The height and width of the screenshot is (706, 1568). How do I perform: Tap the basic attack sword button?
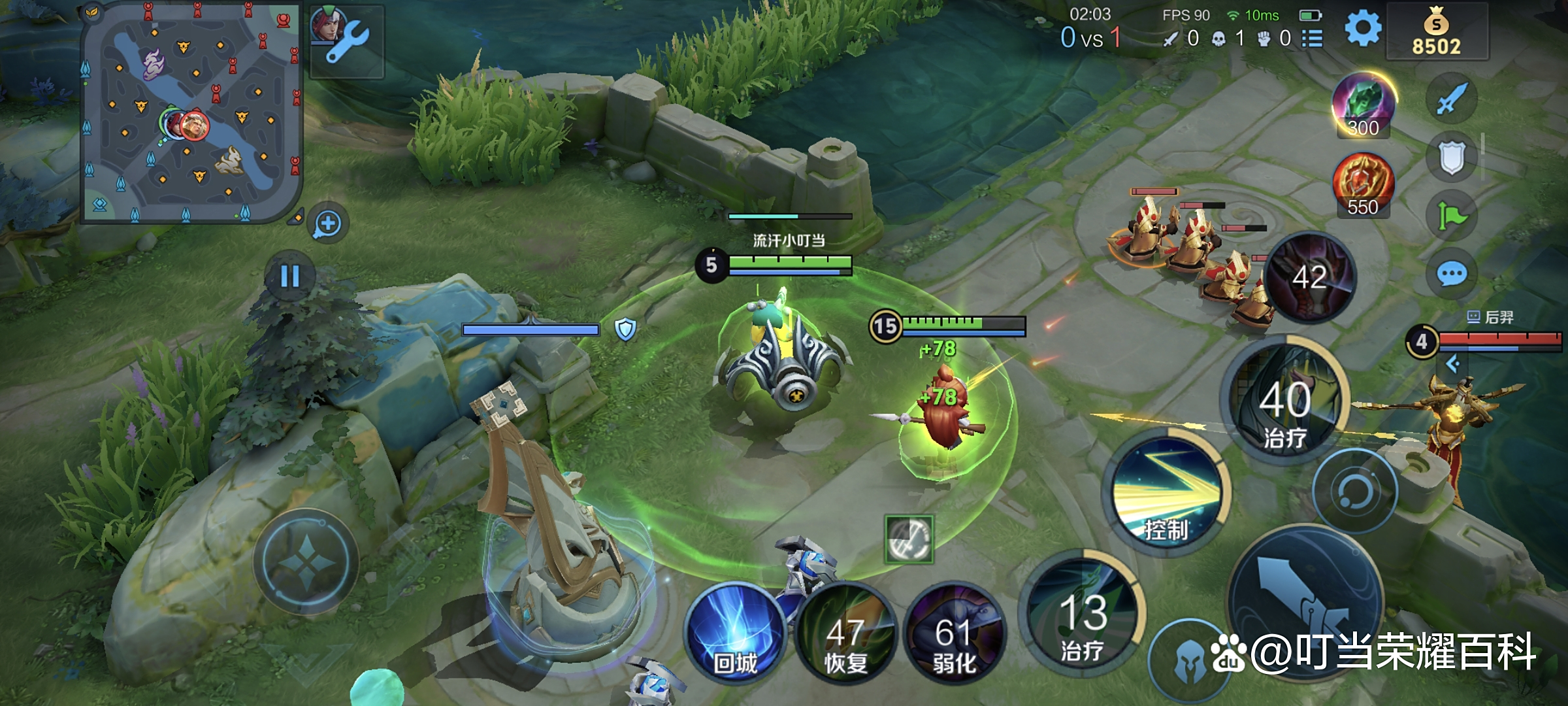[1305, 603]
